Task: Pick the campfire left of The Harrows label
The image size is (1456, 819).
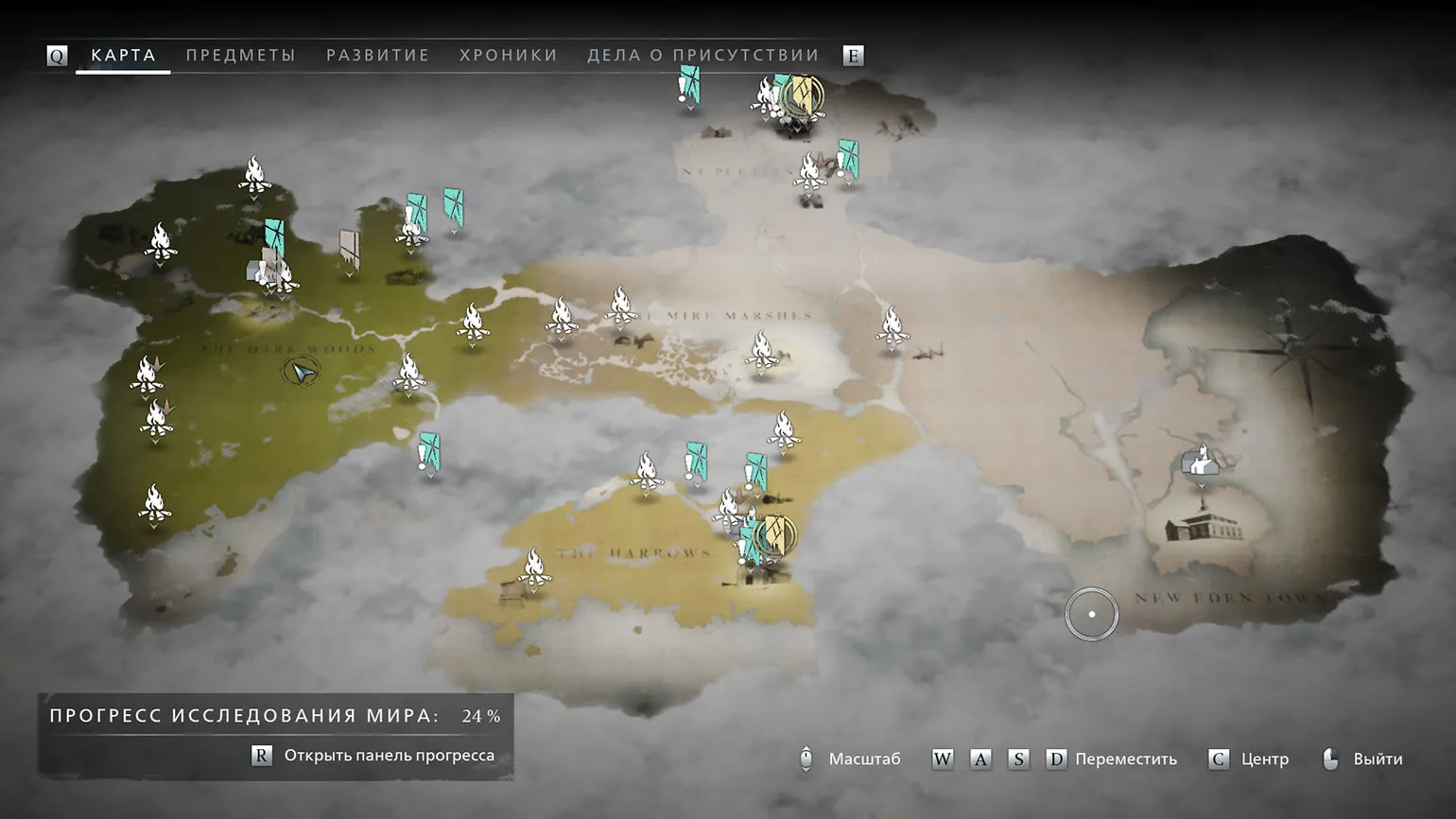Action: point(534,567)
